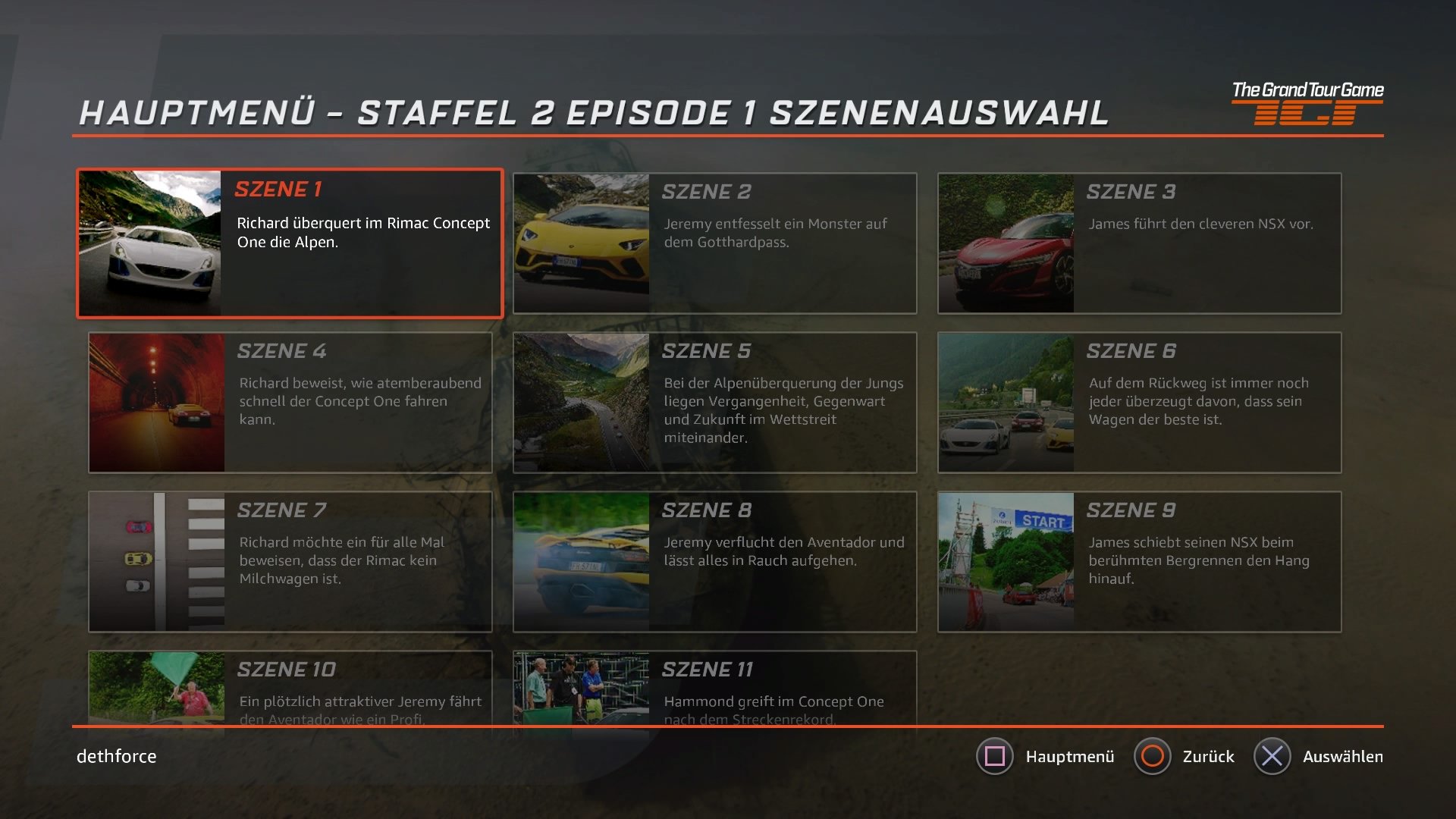The width and height of the screenshot is (1456, 819).
Task: Click the X button Auswählen icon
Action: 1273,756
